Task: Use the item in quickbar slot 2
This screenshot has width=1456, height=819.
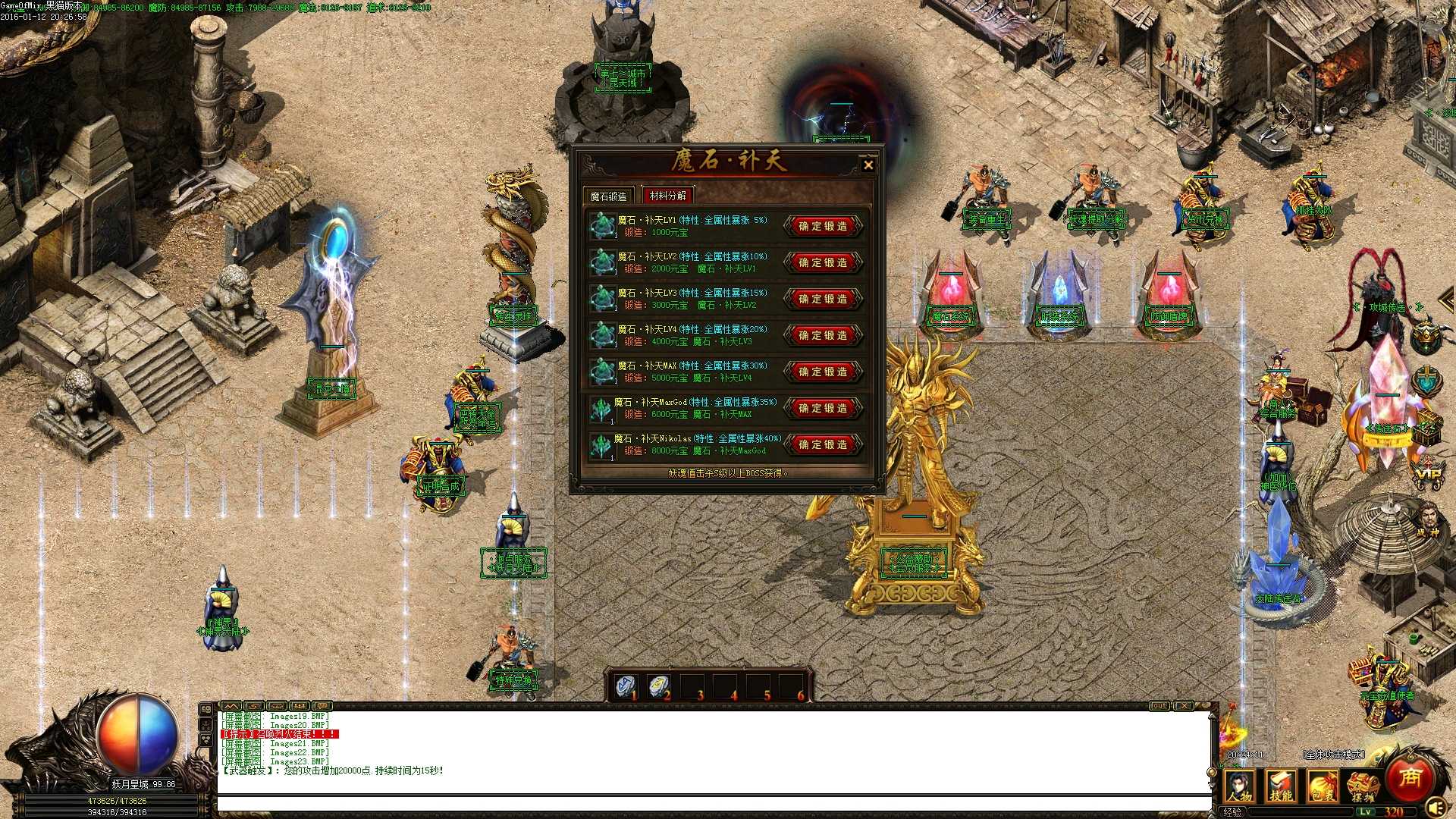Action: coord(660,685)
